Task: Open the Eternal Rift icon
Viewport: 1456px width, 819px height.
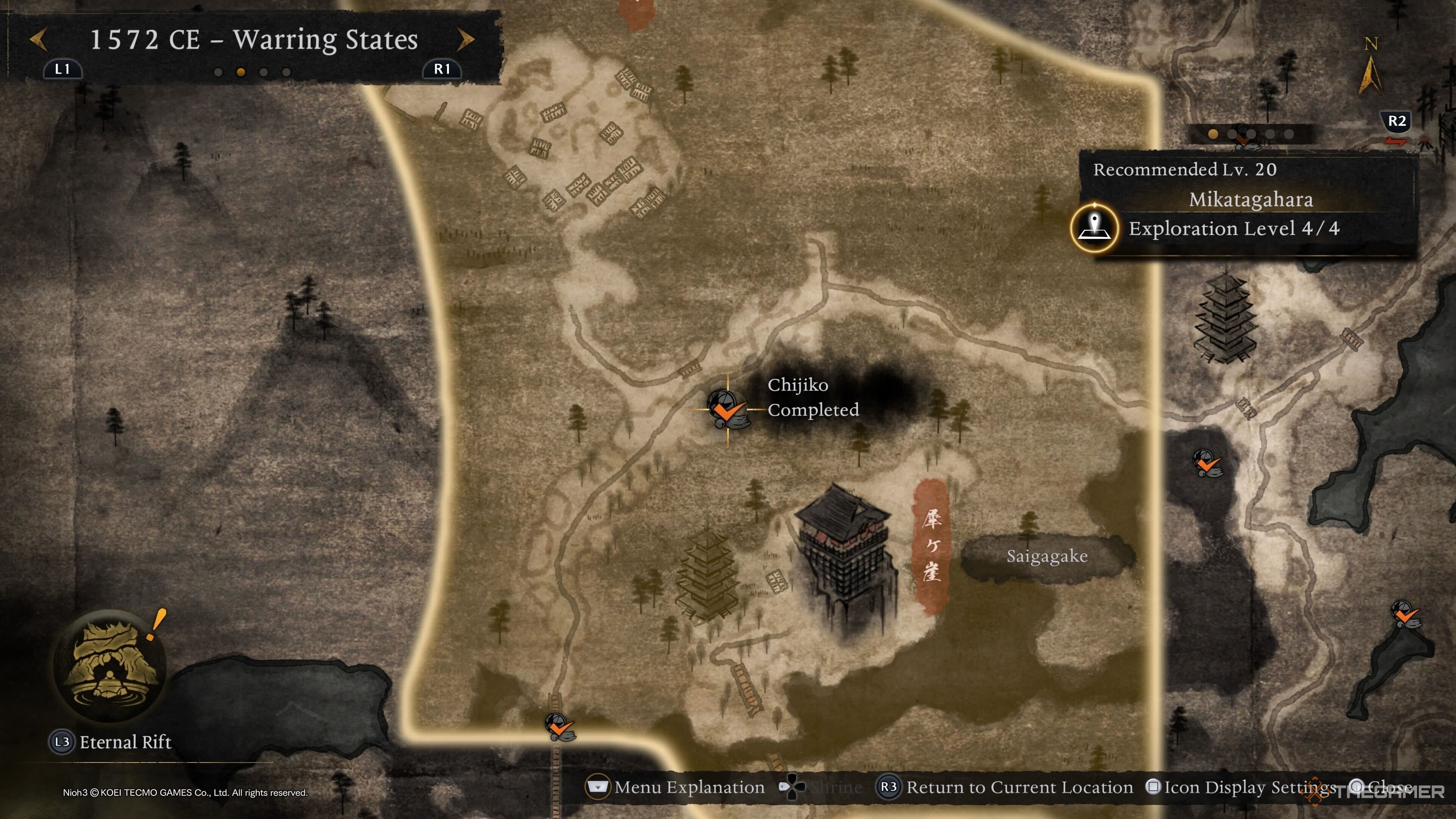Action: pos(110,665)
